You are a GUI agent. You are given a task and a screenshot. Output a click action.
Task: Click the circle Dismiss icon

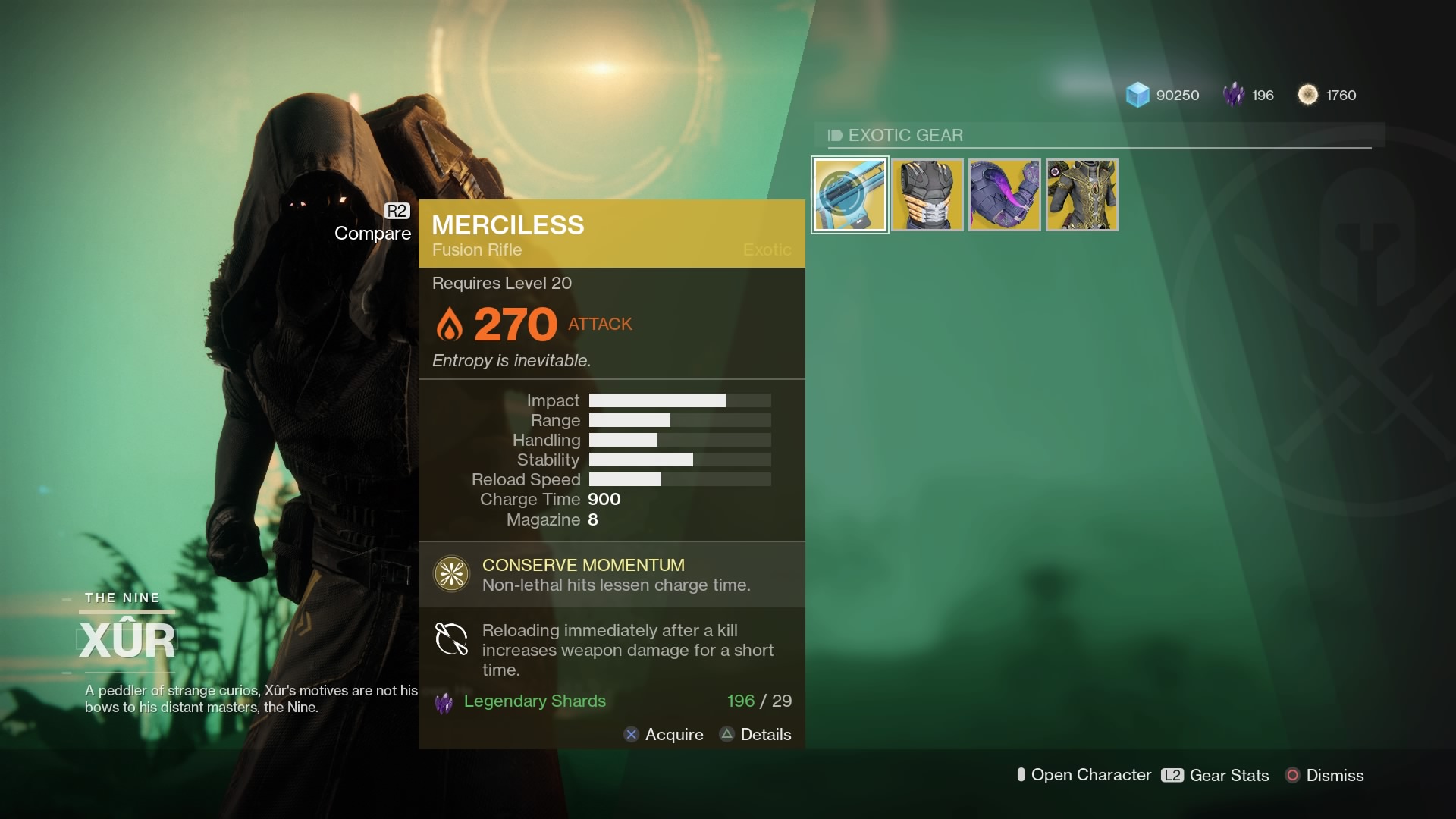click(1291, 776)
